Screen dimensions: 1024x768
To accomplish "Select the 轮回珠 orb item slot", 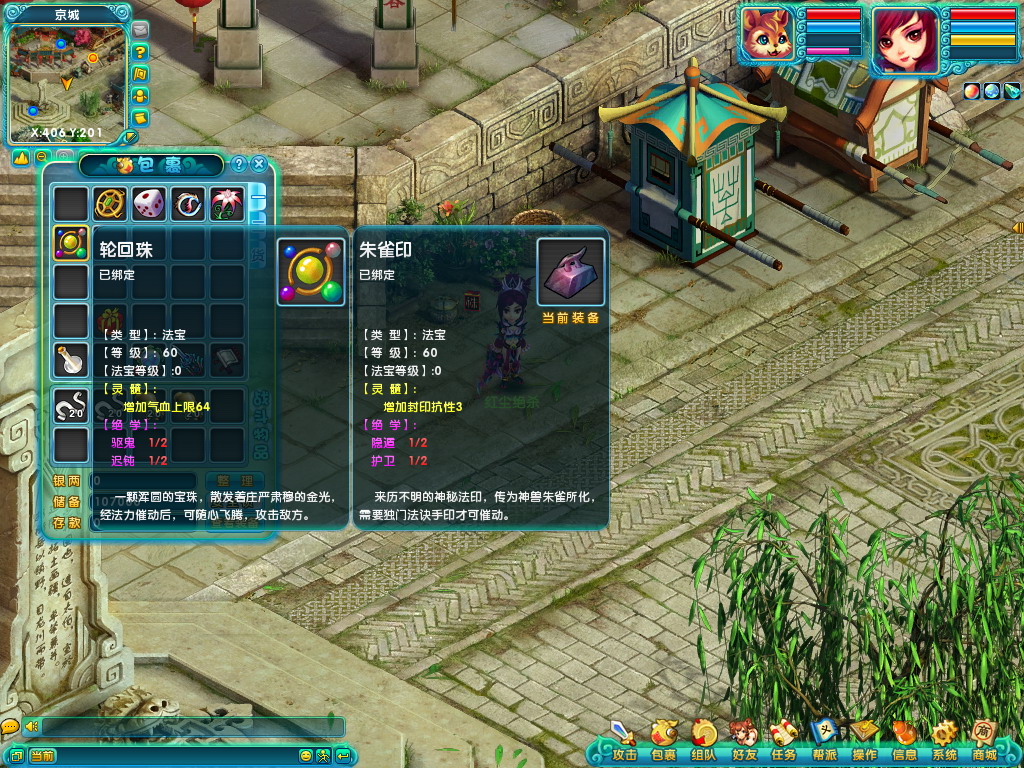I will click(70, 243).
